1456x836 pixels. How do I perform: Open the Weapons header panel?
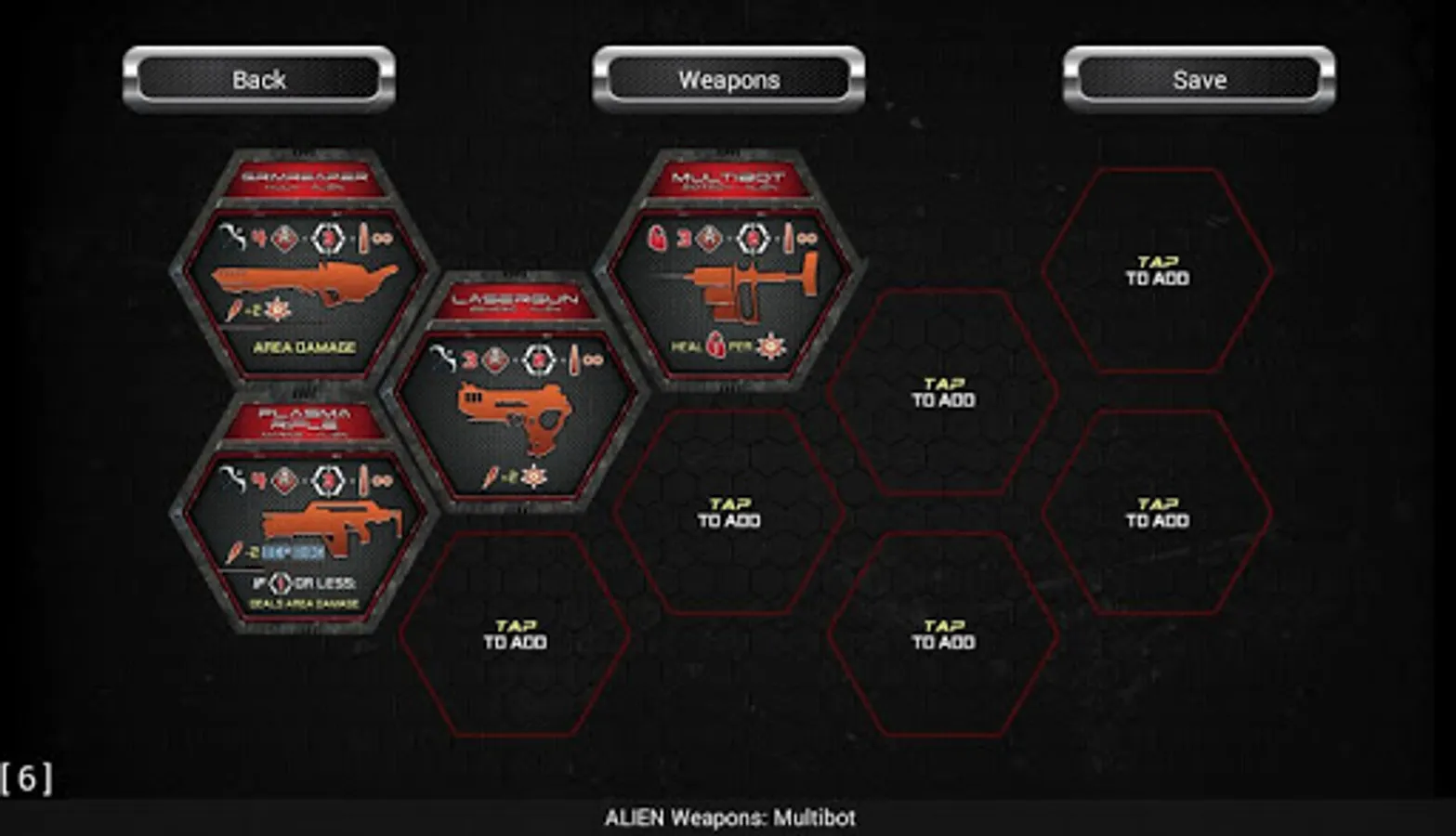[728, 80]
